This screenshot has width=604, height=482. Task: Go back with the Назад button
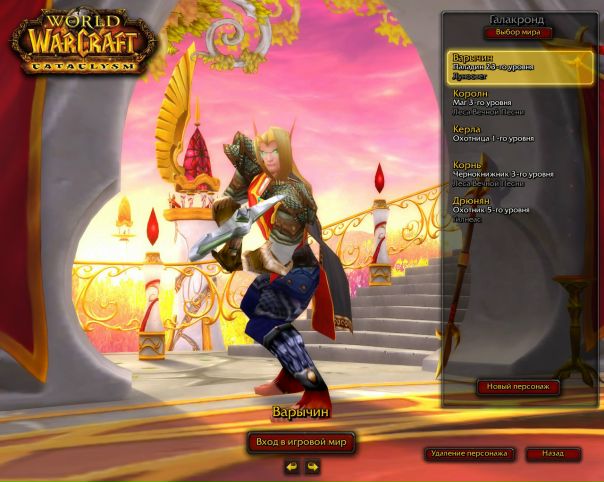(552, 454)
